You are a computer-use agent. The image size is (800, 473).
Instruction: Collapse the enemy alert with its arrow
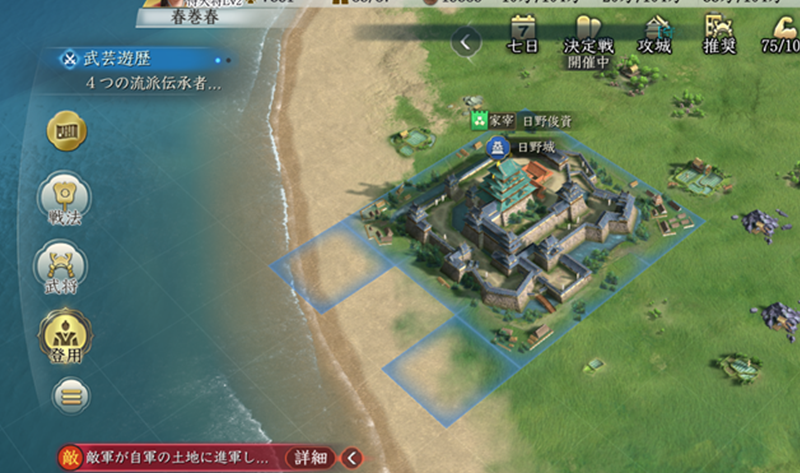(x=351, y=458)
